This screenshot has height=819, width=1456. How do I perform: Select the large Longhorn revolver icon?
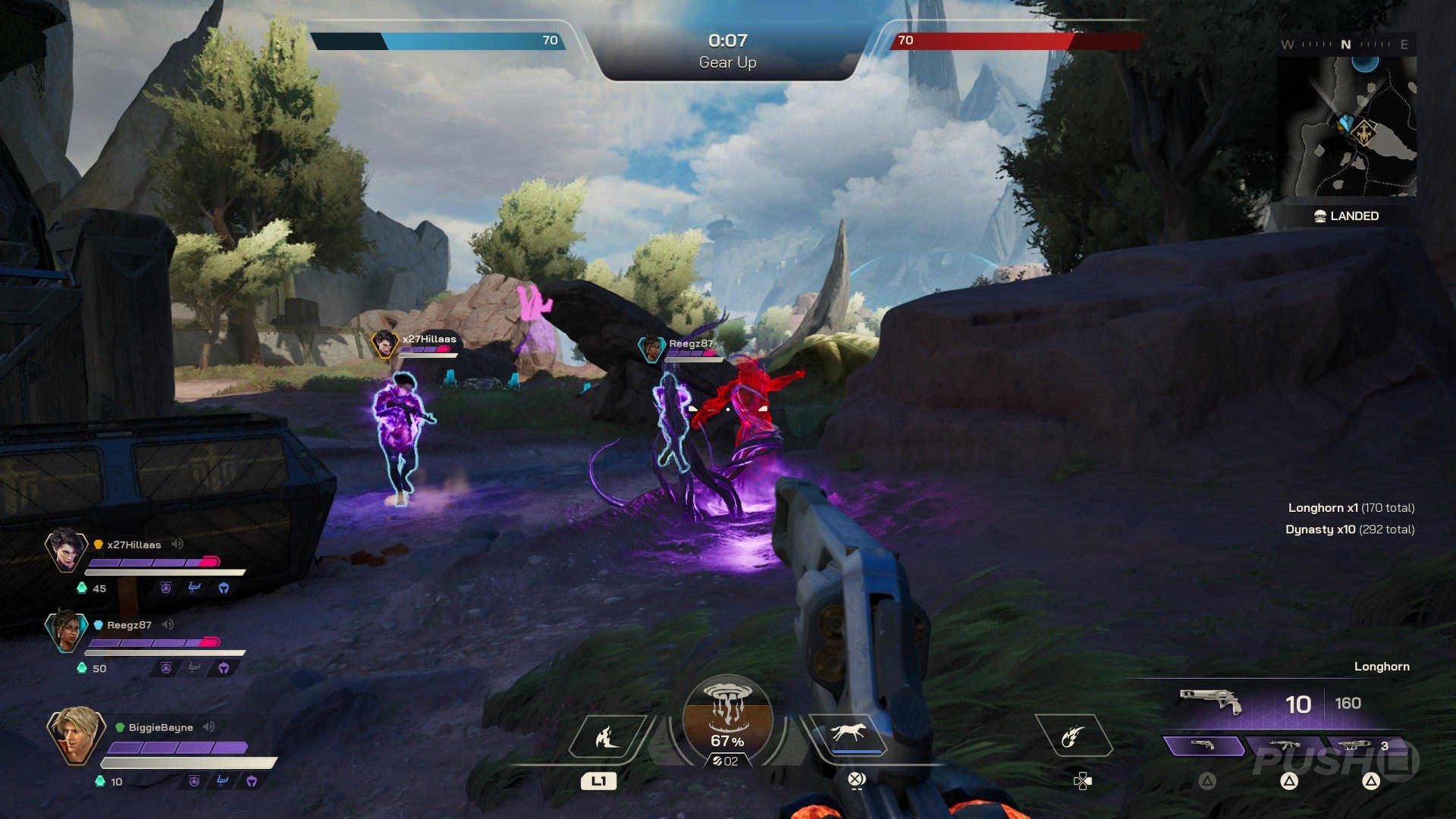click(x=1210, y=701)
